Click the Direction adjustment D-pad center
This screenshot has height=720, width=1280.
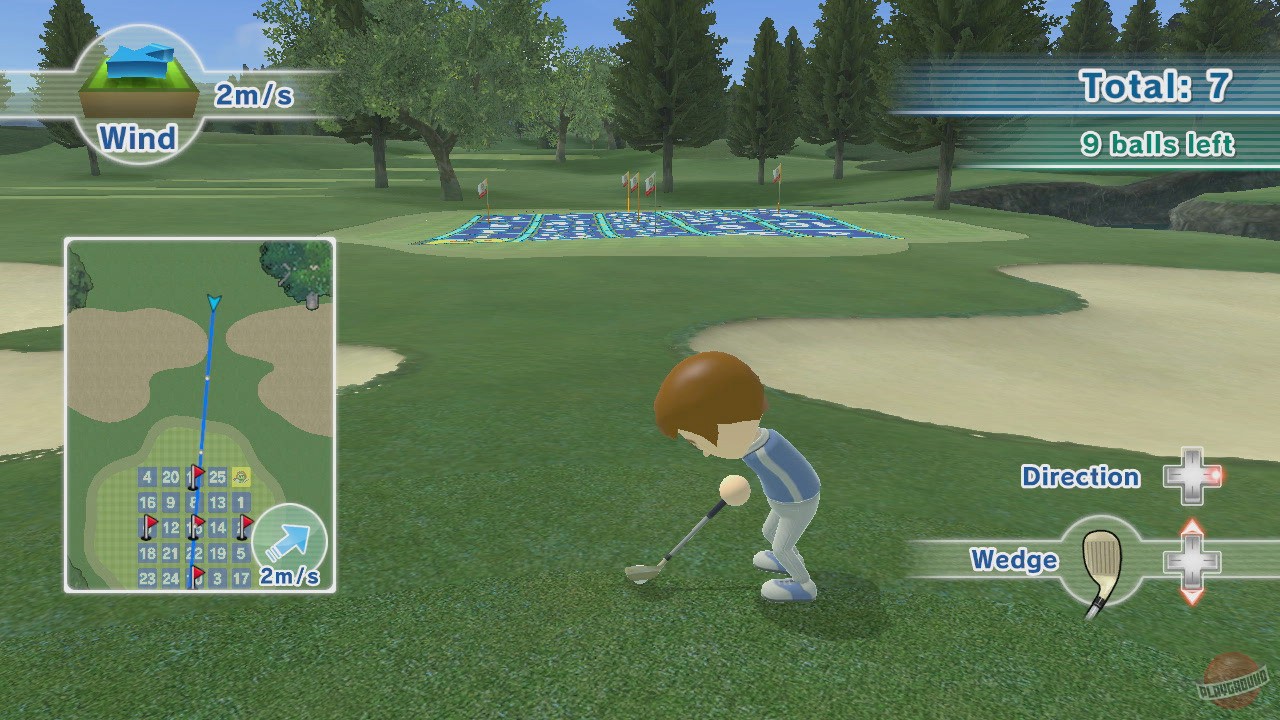(x=1191, y=478)
